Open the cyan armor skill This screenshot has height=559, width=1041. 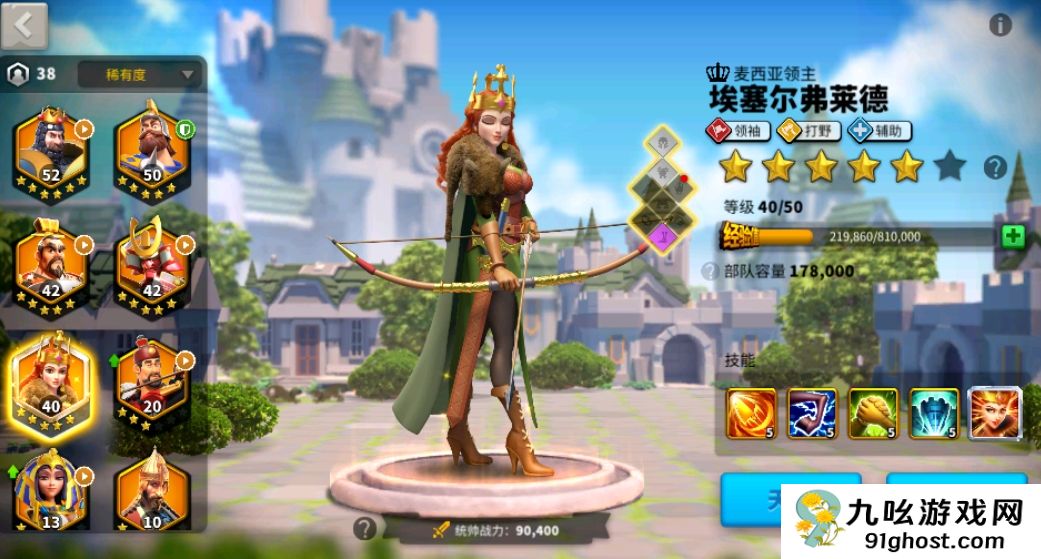[x=934, y=412]
